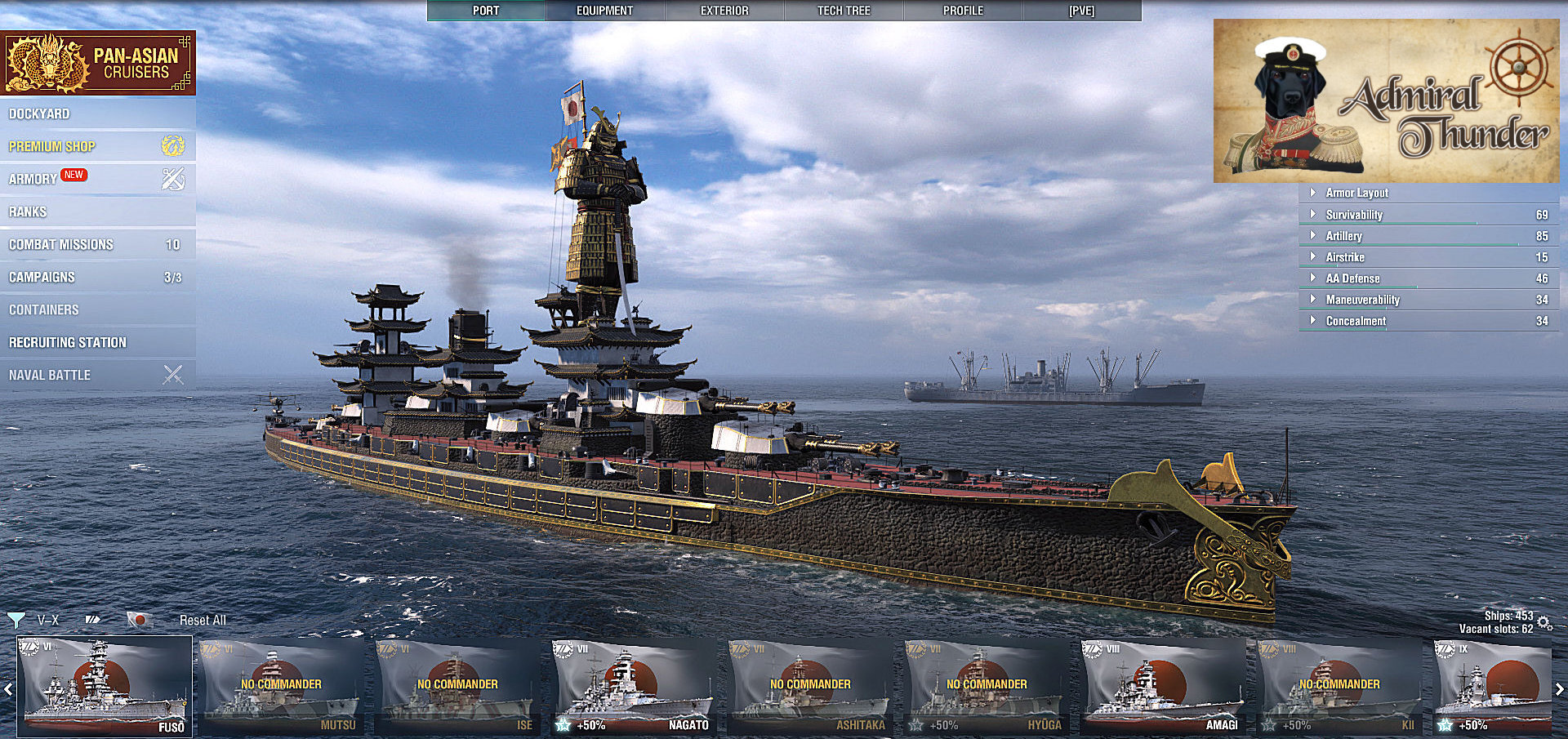Open the Dockyard menu entry
Image resolution: width=1568 pixels, height=739 pixels.
pyautogui.click(x=39, y=114)
